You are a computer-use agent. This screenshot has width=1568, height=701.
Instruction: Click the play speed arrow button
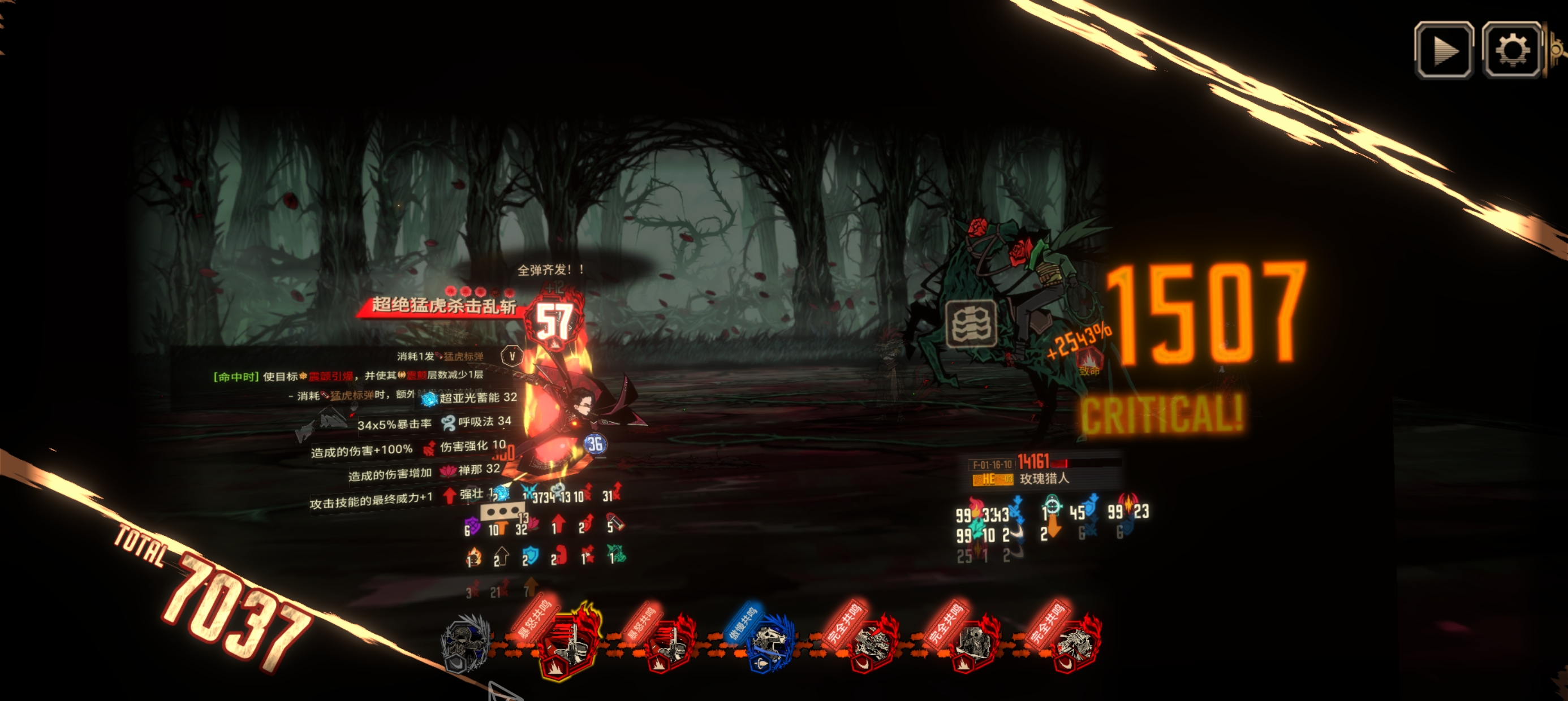pyautogui.click(x=1443, y=50)
